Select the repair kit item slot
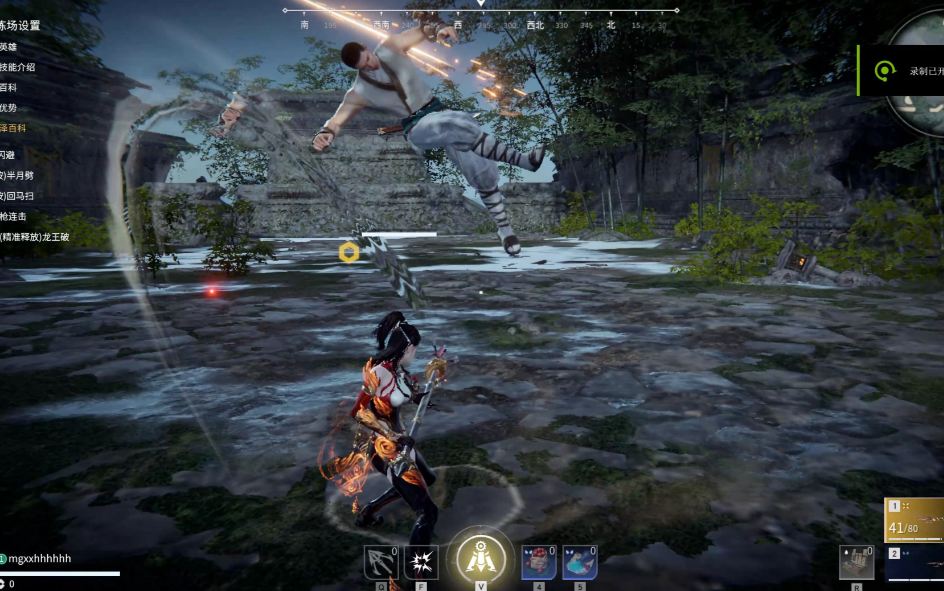The width and height of the screenshot is (944, 591). pos(856,562)
